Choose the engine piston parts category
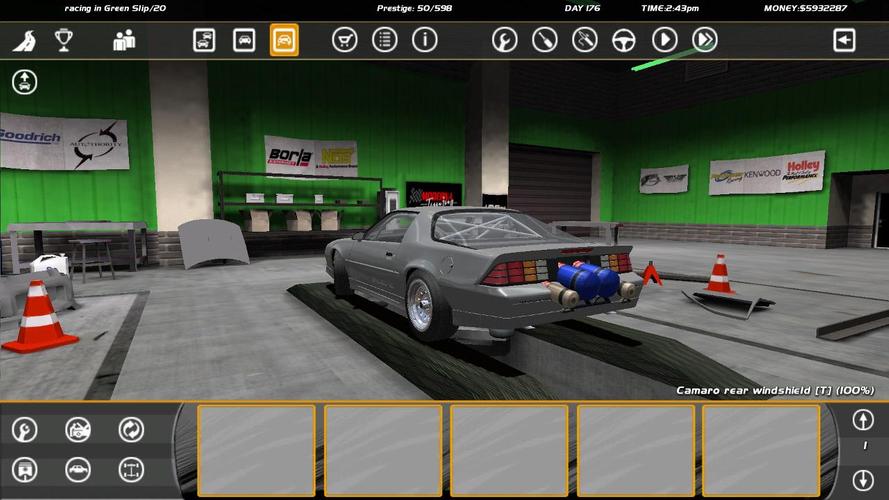Screen dimensions: 889x500 (24, 469)
